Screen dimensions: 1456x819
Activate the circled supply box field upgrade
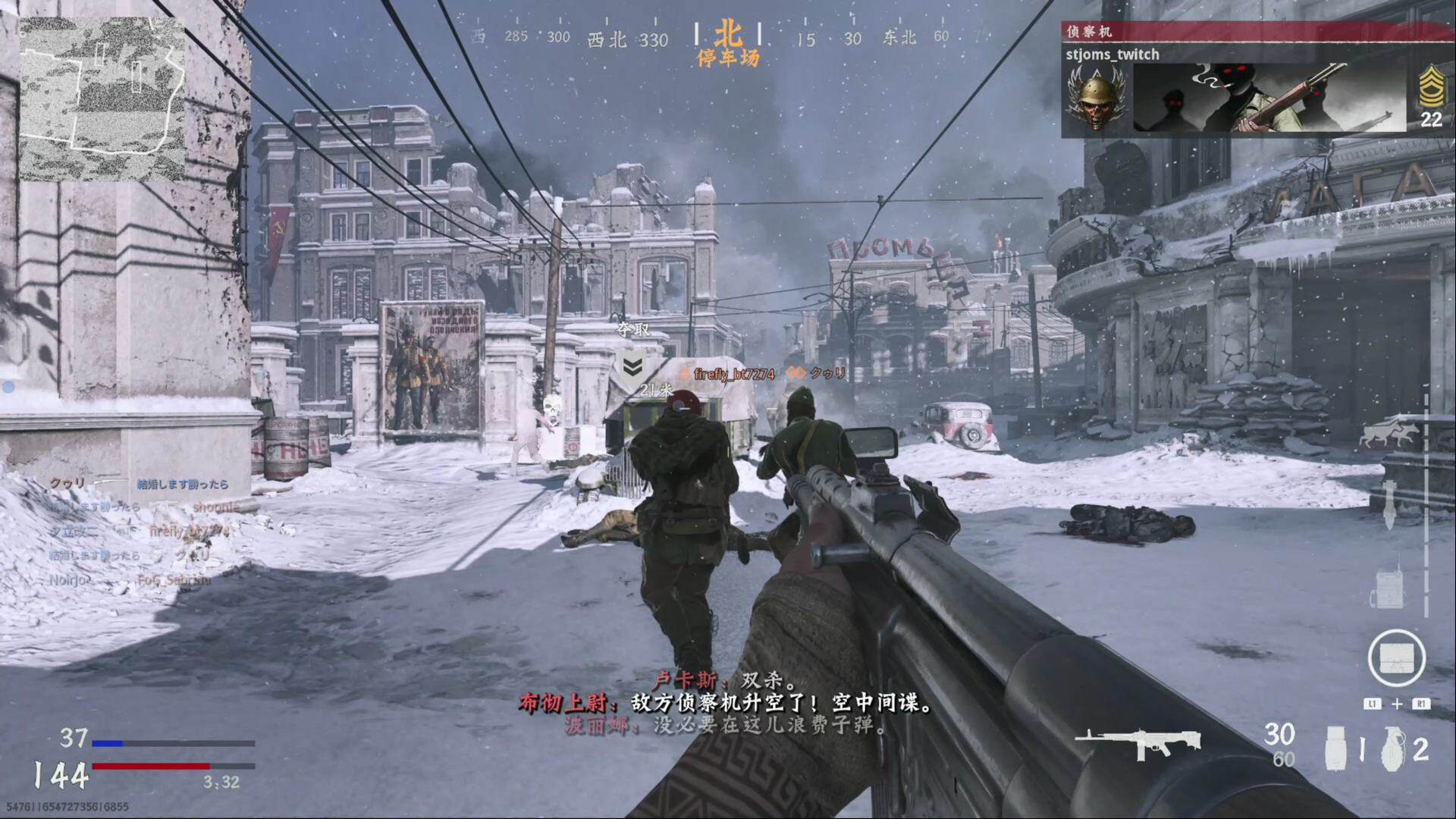(x=1396, y=658)
